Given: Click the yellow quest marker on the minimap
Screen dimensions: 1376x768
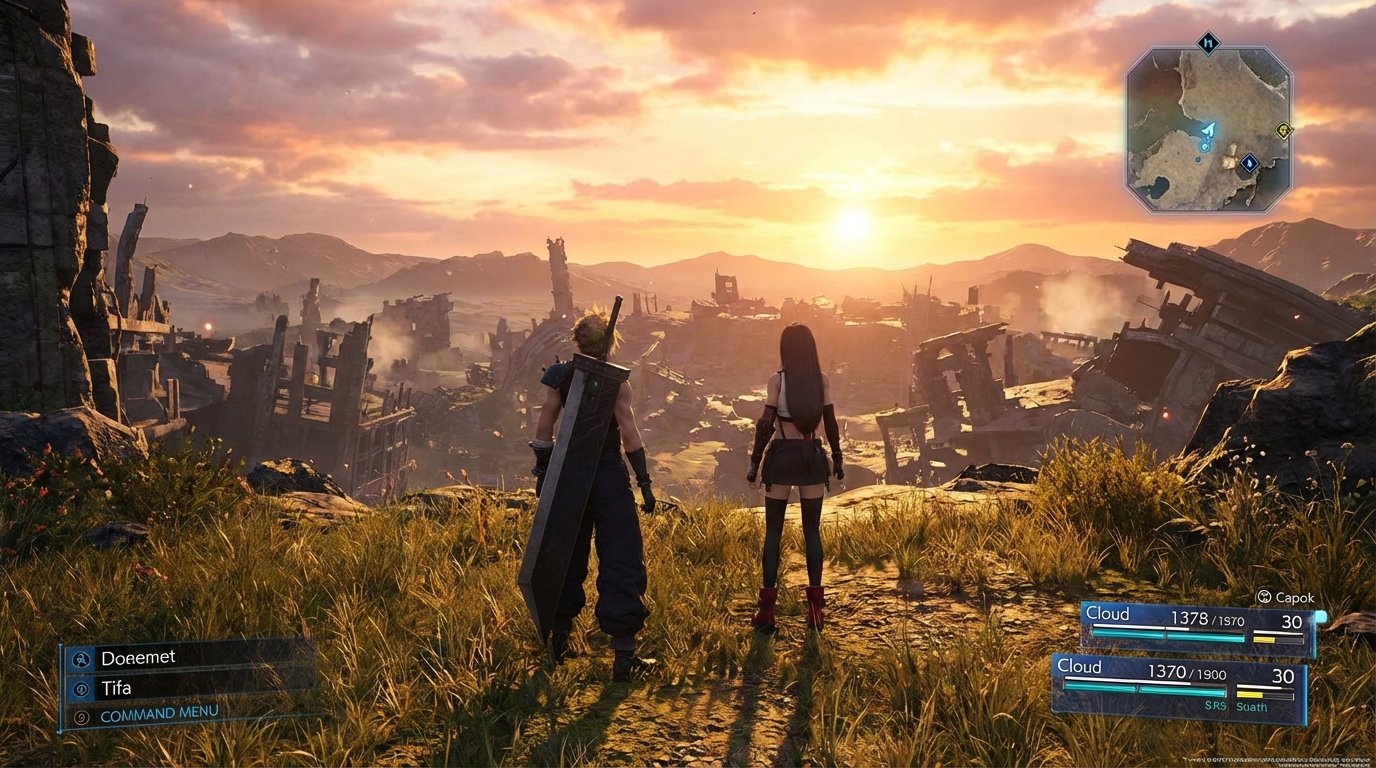Looking at the screenshot, I should coord(1284,131).
